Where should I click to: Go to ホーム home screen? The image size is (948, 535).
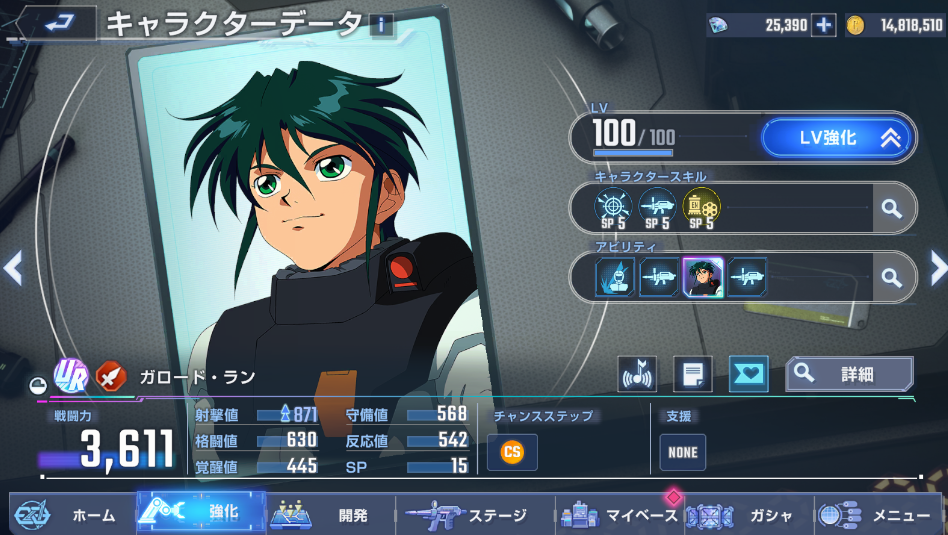[x=70, y=515]
